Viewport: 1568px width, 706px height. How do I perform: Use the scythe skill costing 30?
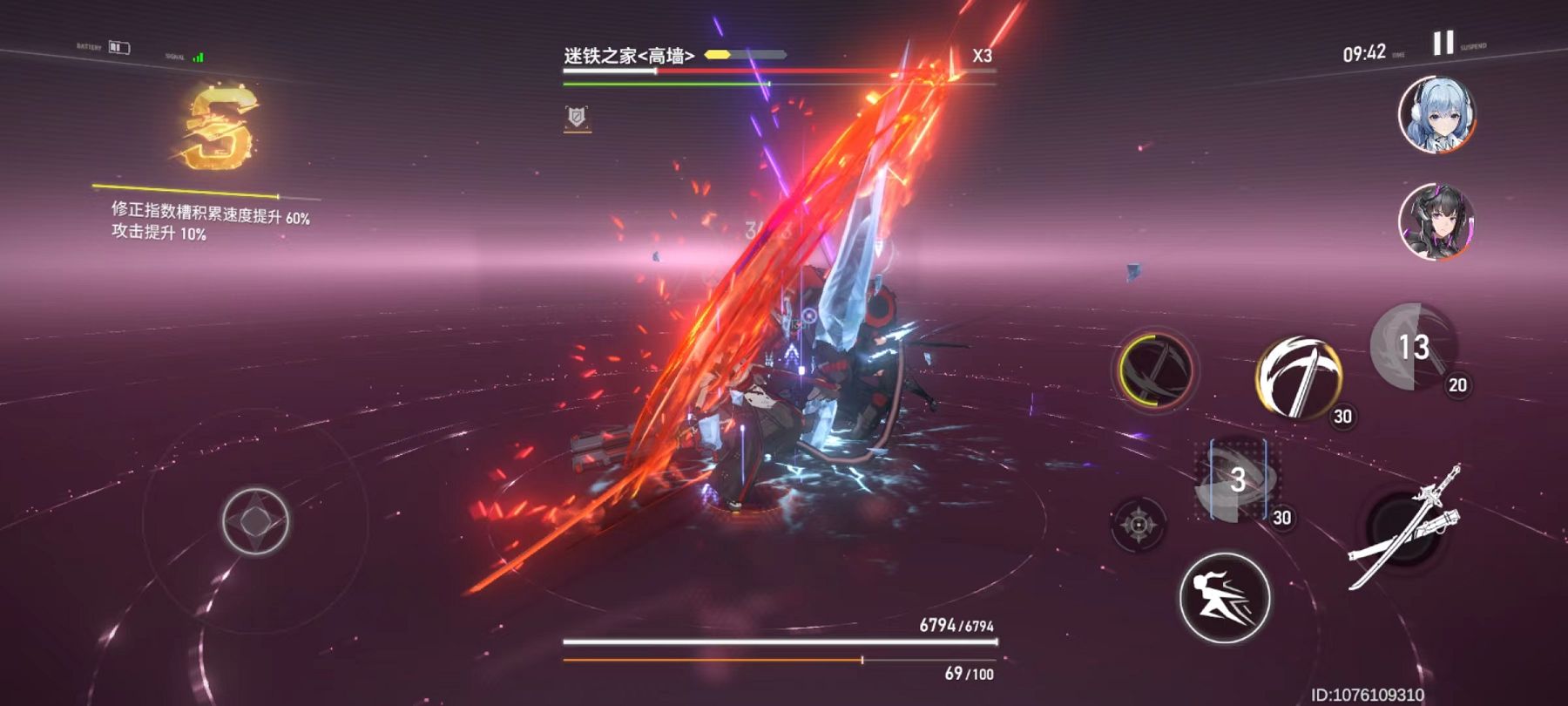(x=1298, y=377)
